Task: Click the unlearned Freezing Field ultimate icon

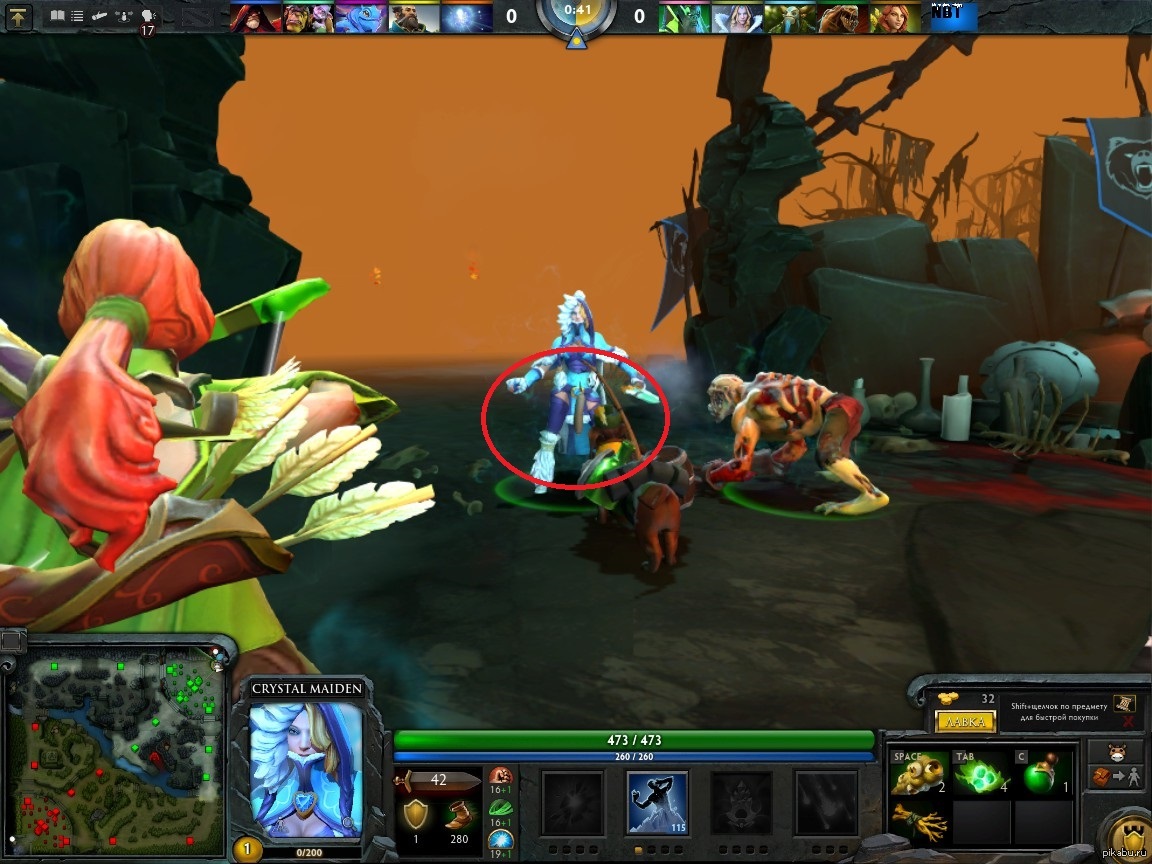Action: click(825, 802)
